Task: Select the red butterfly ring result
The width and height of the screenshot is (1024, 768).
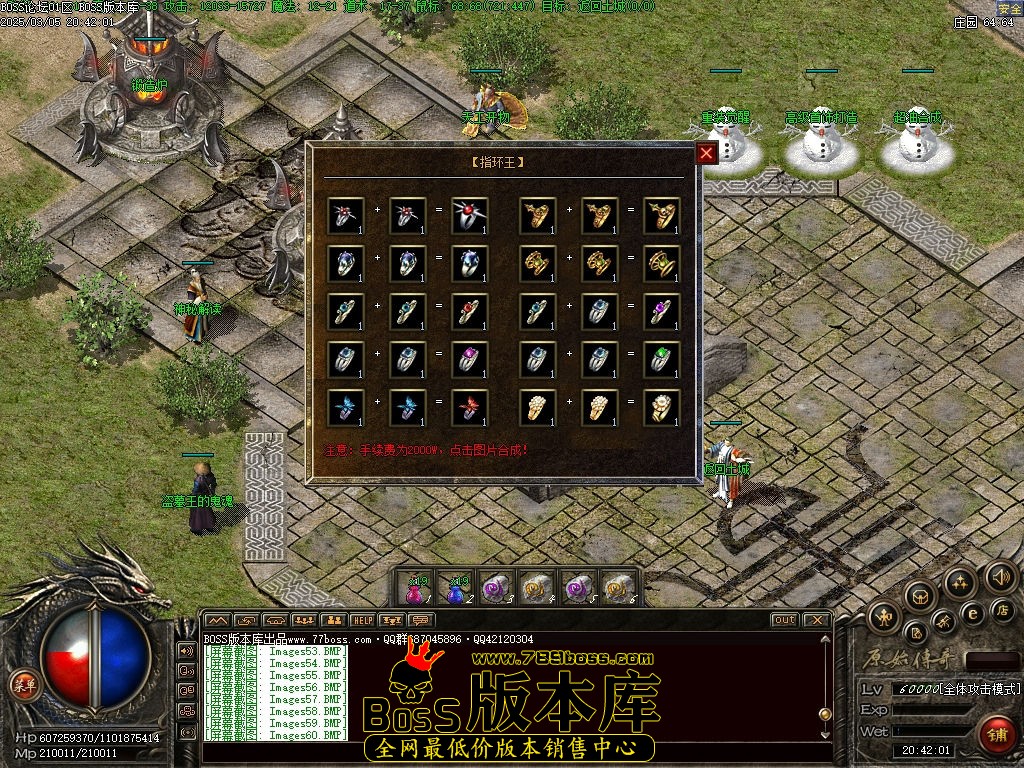Action: tap(469, 408)
